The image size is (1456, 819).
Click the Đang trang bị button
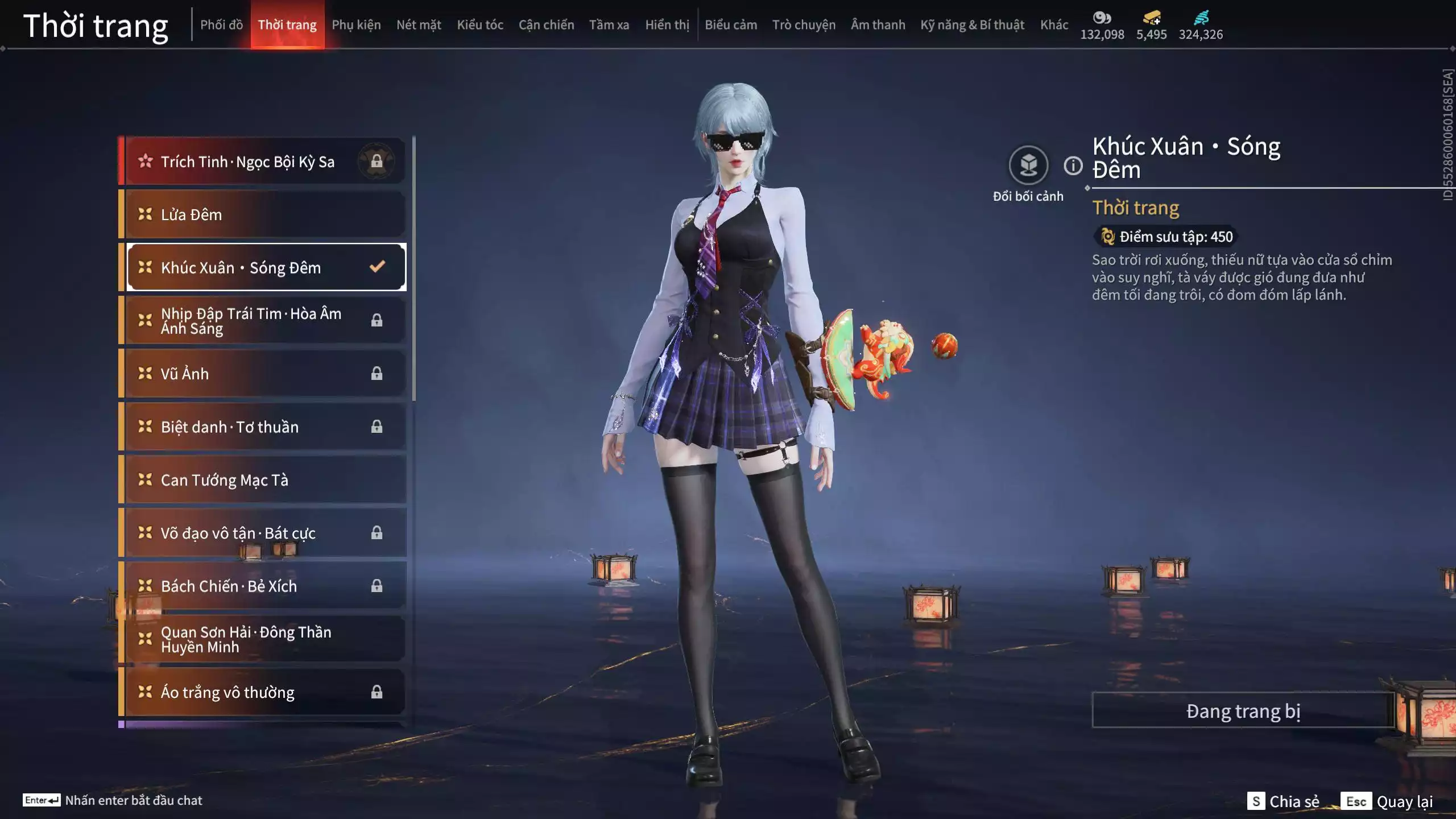[1243, 711]
